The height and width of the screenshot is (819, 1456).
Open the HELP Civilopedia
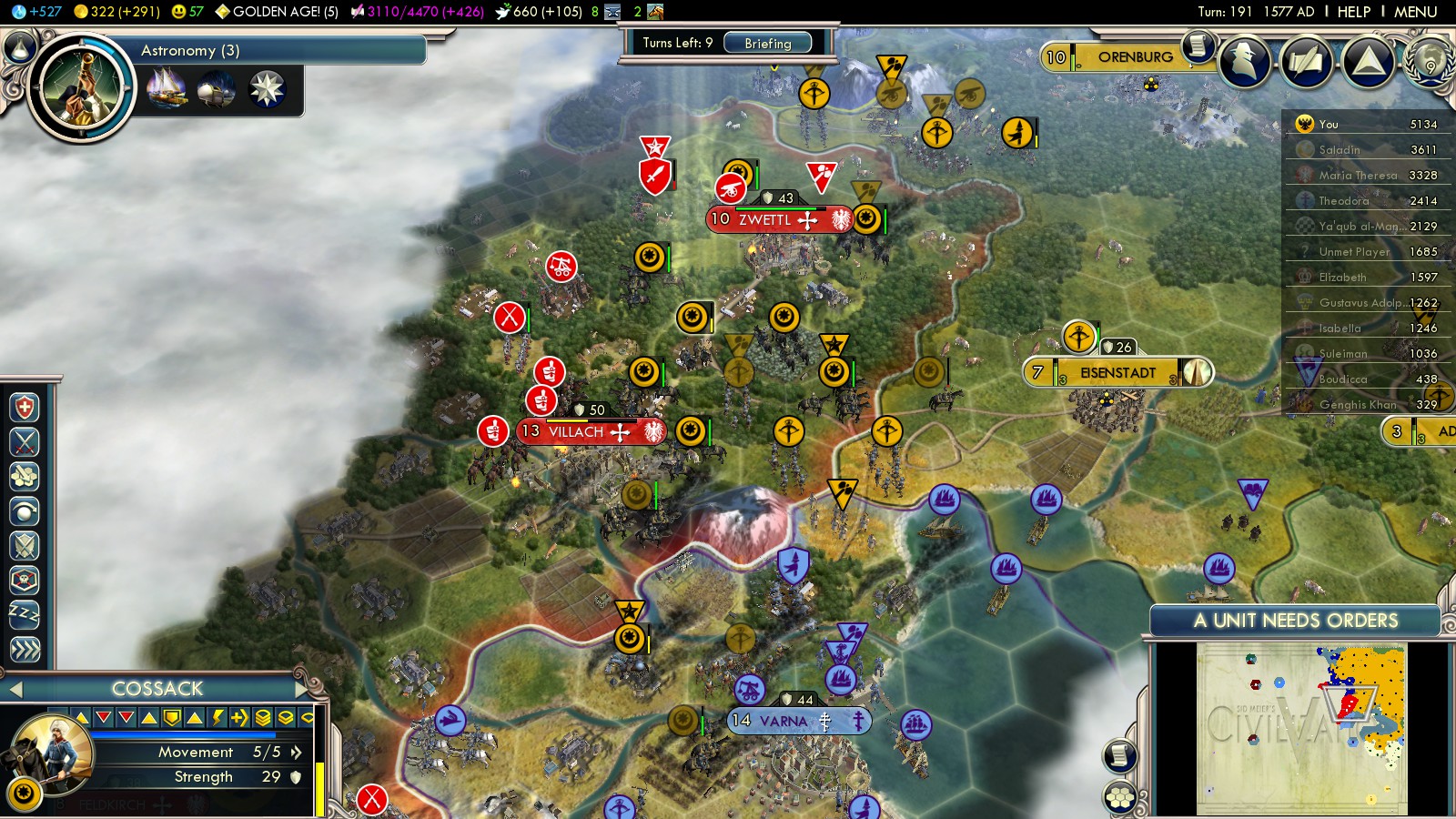pyautogui.click(x=1353, y=12)
